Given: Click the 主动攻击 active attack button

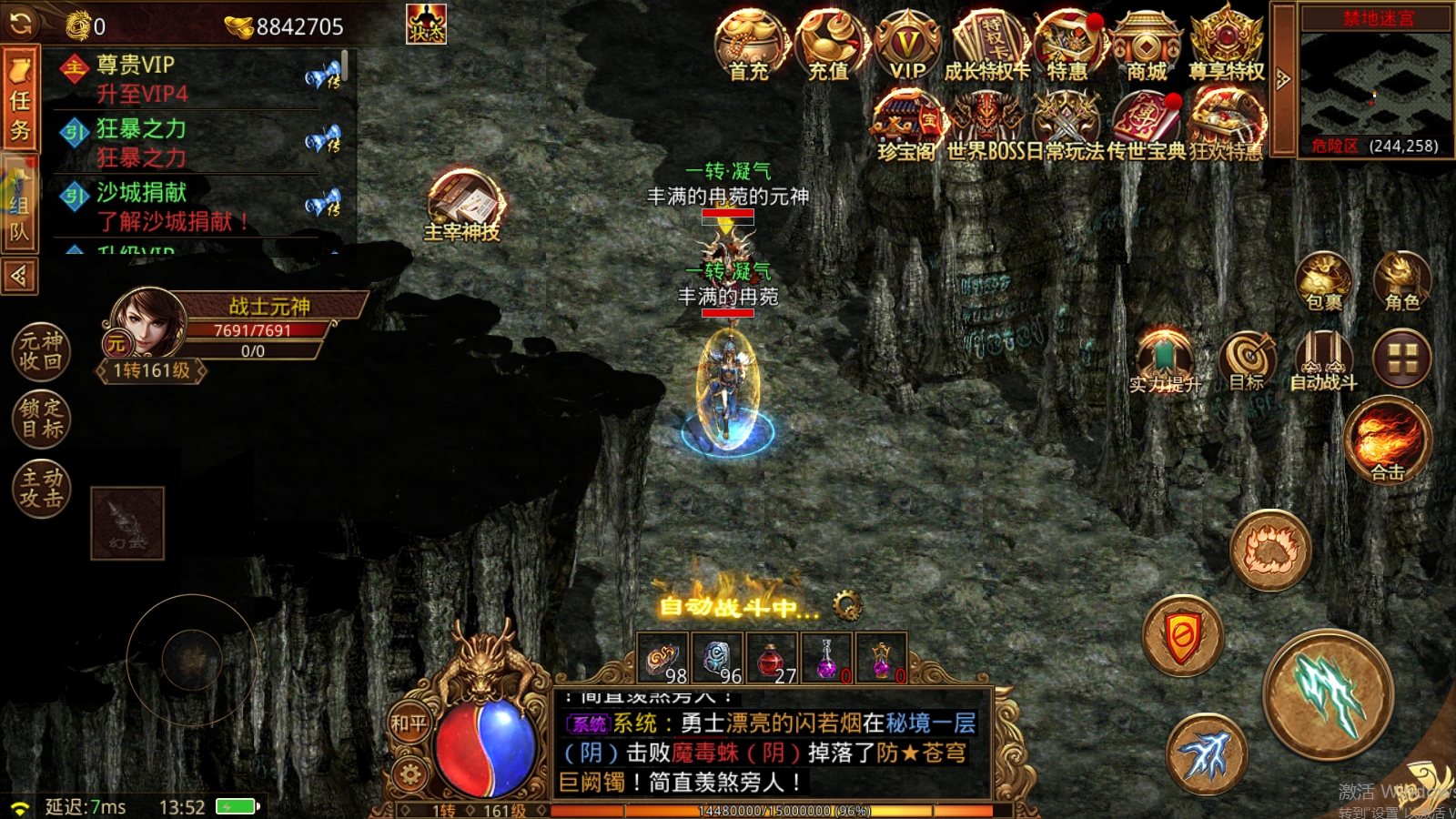Looking at the screenshot, I should 41,488.
